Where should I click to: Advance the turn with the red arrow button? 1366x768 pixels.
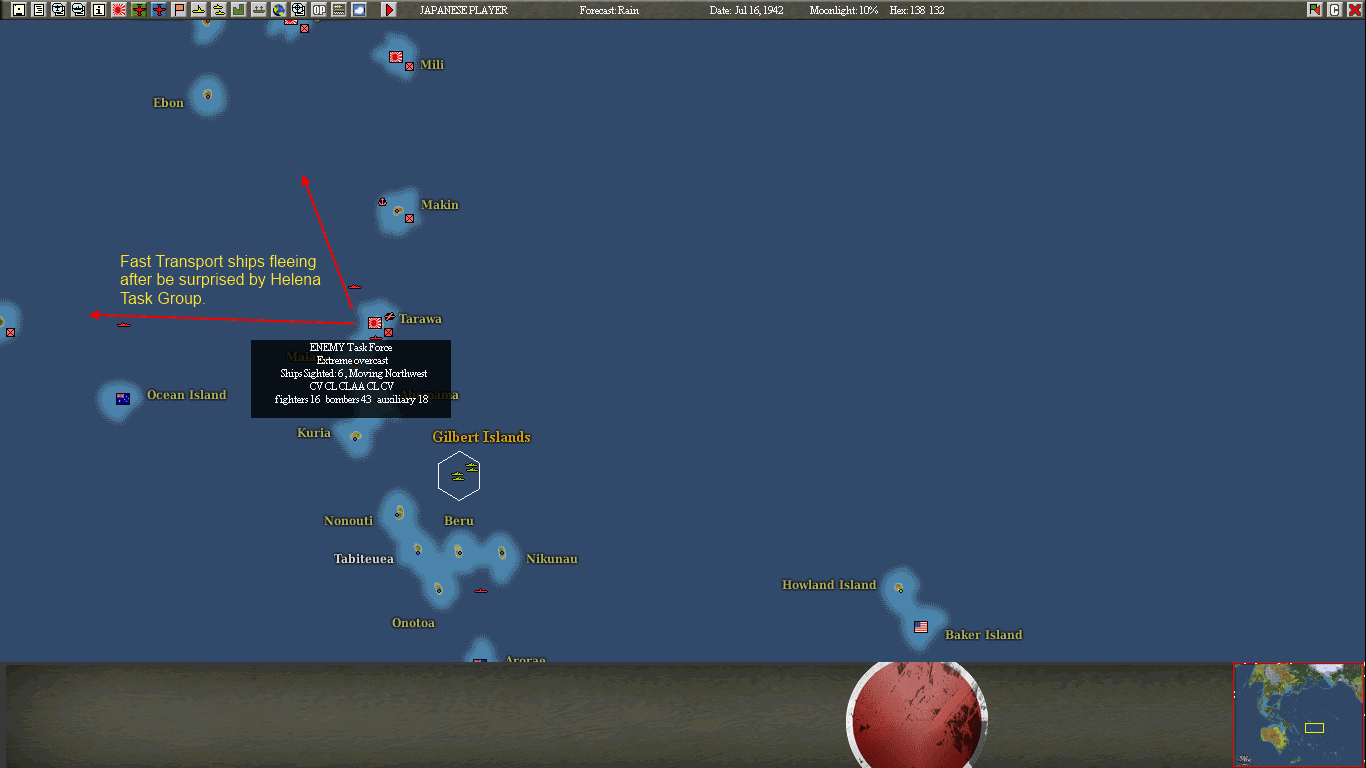pyautogui.click(x=389, y=9)
